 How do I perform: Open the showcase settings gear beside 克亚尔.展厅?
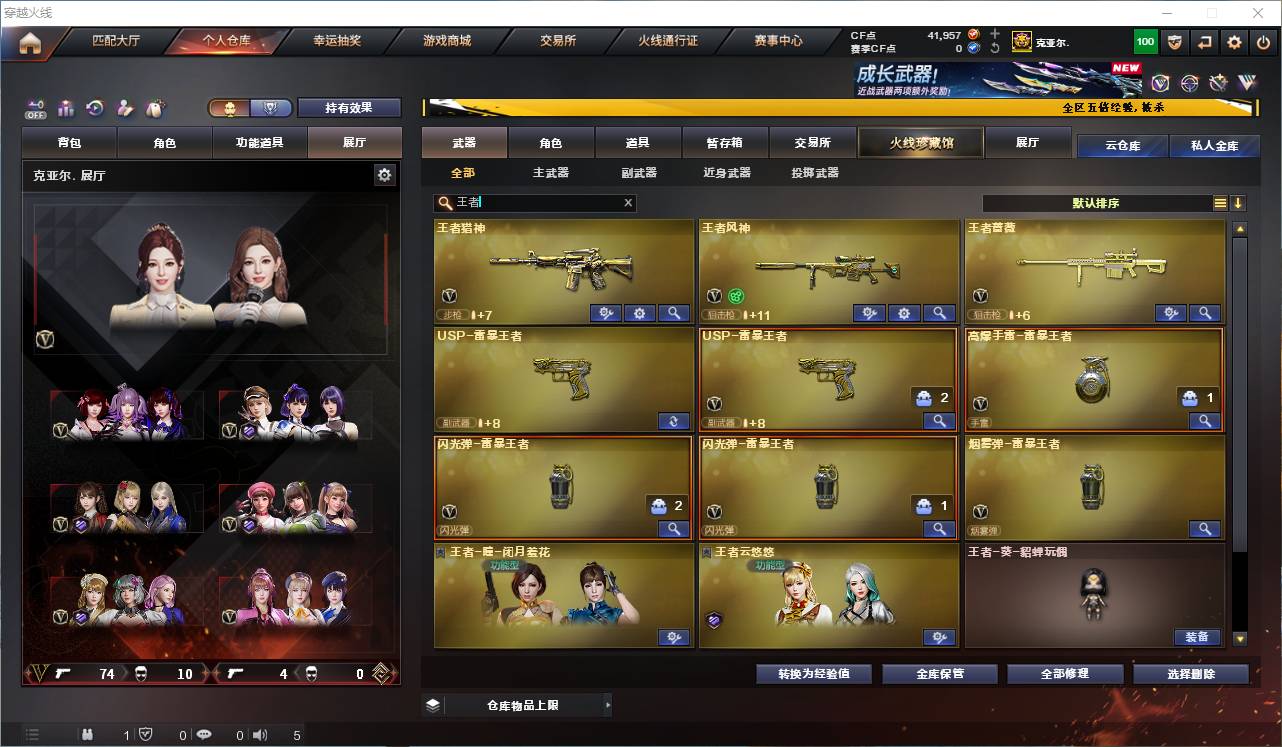click(385, 174)
